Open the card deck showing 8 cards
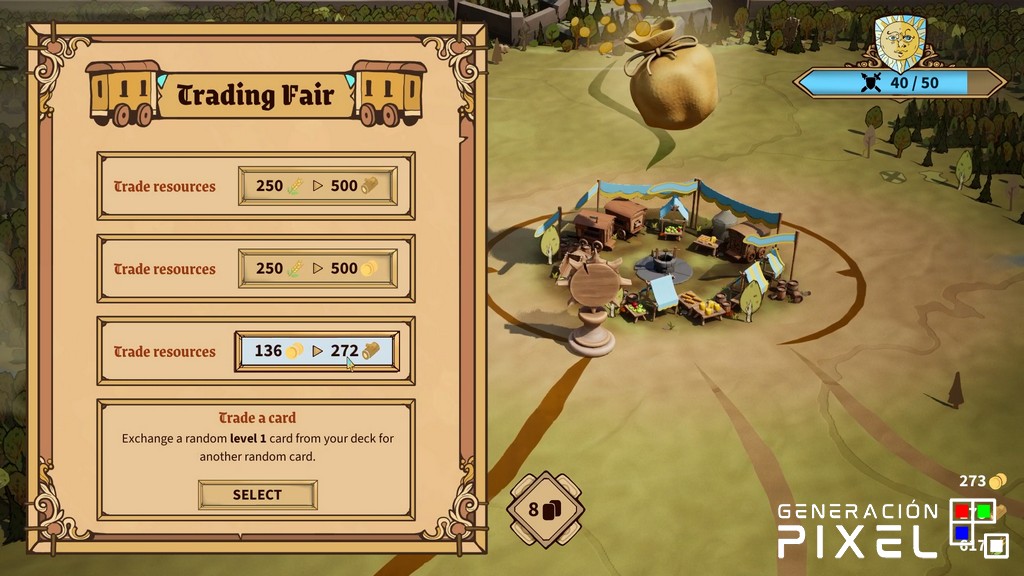Screen dimensions: 1024x576 point(545,510)
